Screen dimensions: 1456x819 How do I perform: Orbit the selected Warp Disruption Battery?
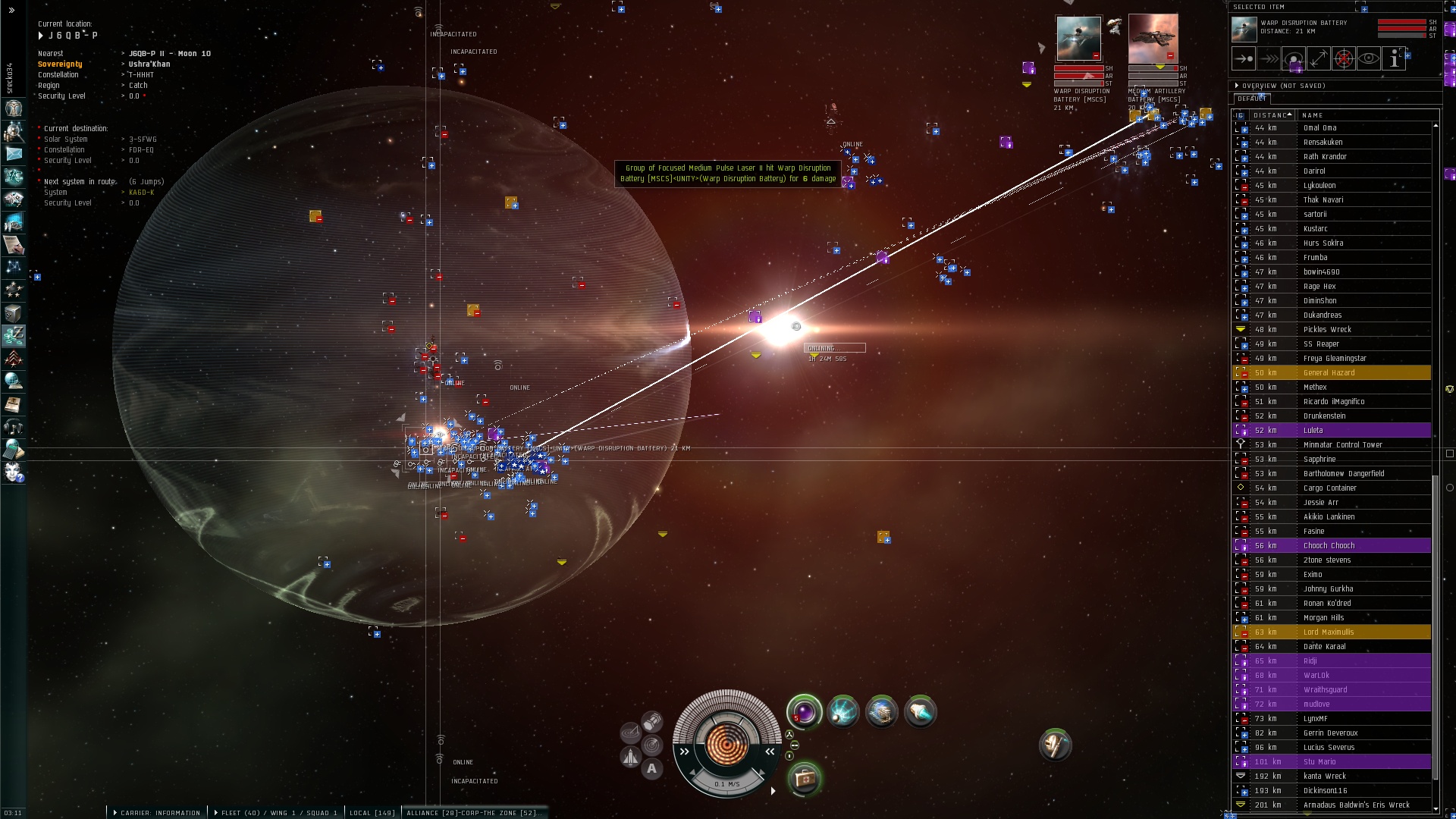[x=1294, y=58]
